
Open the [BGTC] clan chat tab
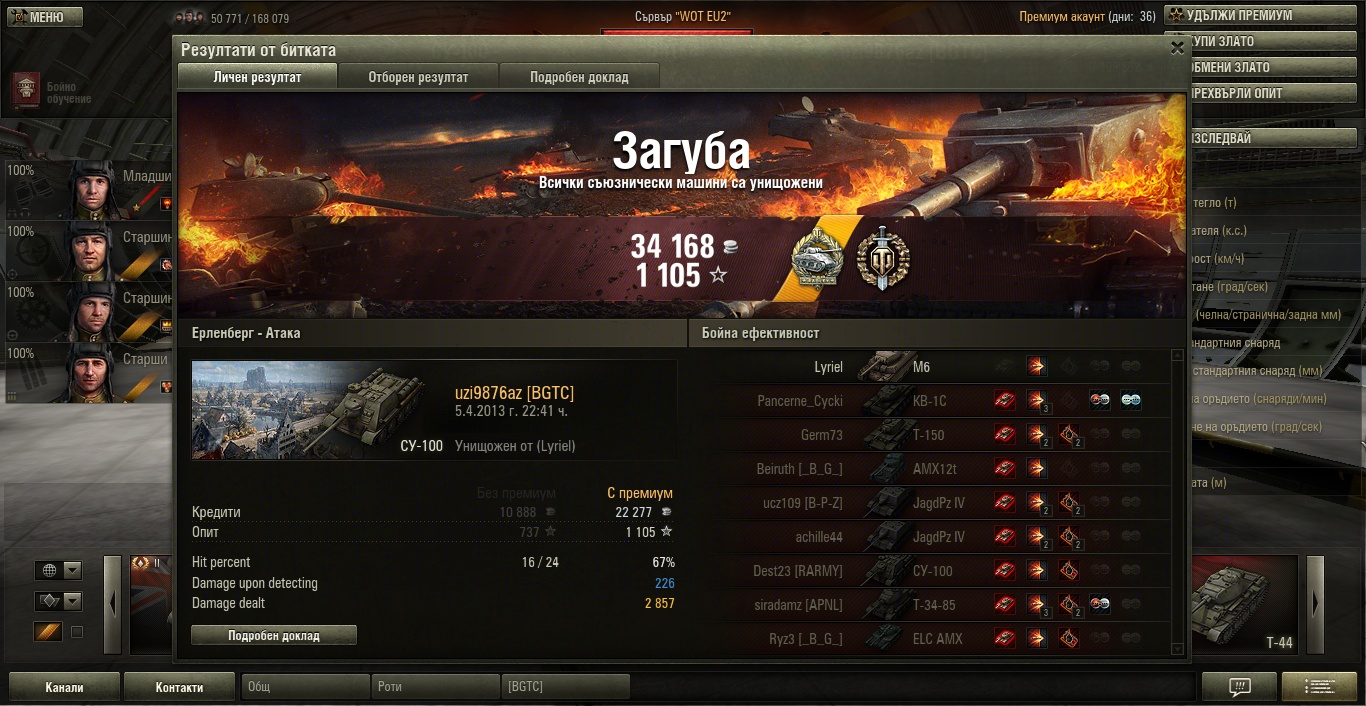coord(565,687)
